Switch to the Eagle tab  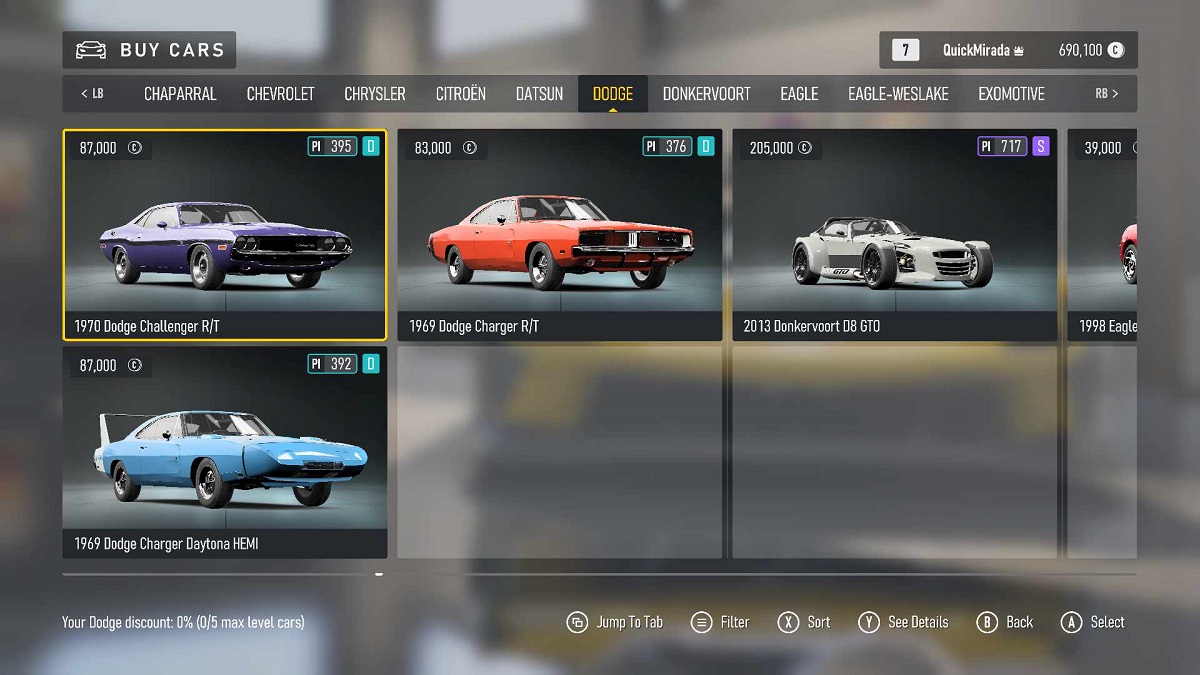click(x=799, y=94)
